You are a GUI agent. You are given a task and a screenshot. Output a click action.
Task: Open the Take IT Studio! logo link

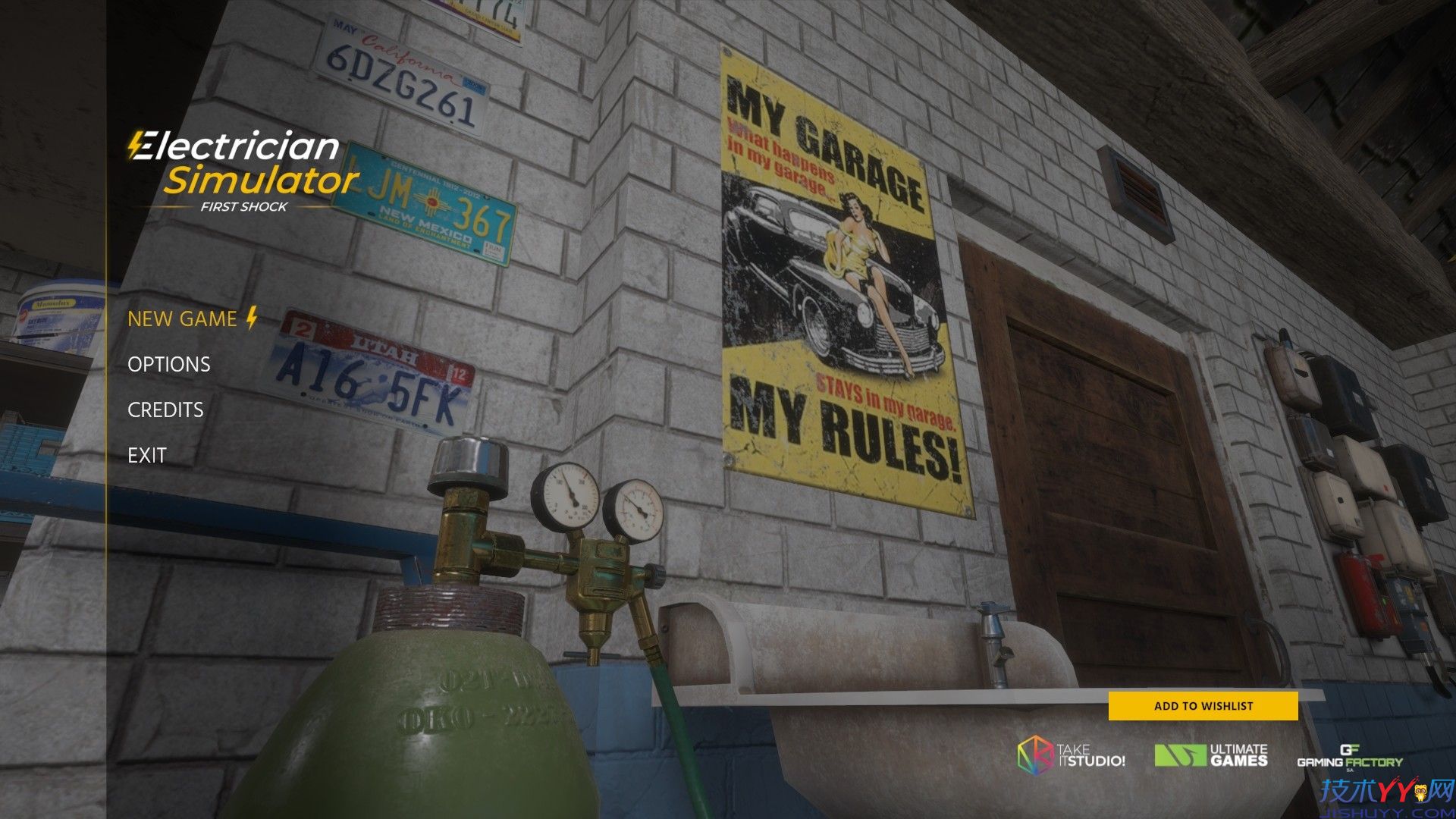(1071, 755)
